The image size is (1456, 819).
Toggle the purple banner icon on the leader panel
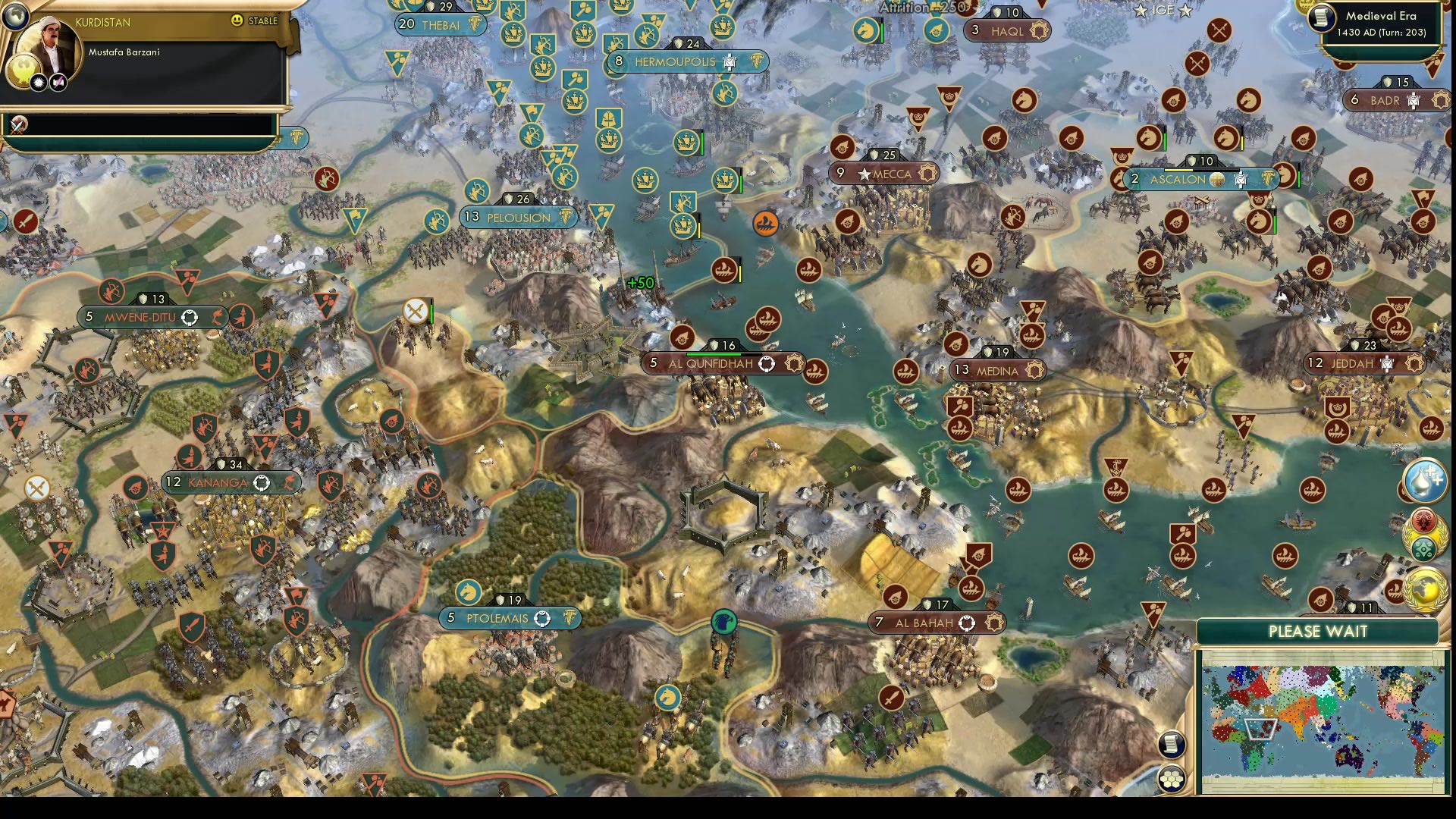coord(57,83)
